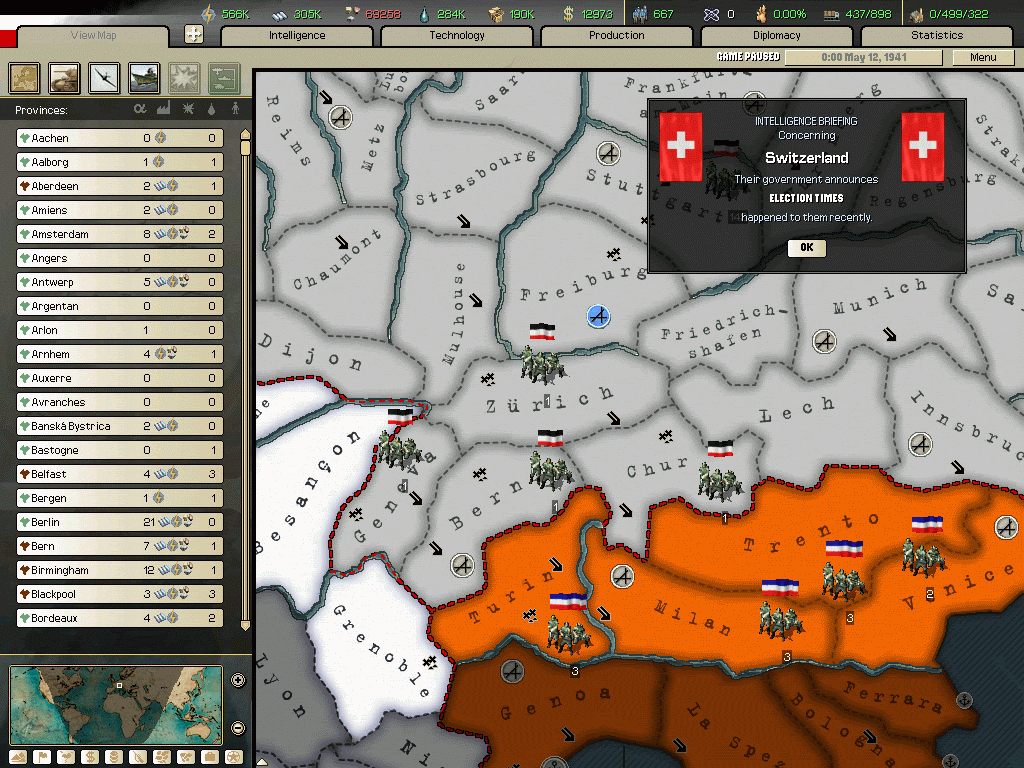Screen dimensions: 1024x768
Task: Click the world minimap
Action: [x=116, y=705]
